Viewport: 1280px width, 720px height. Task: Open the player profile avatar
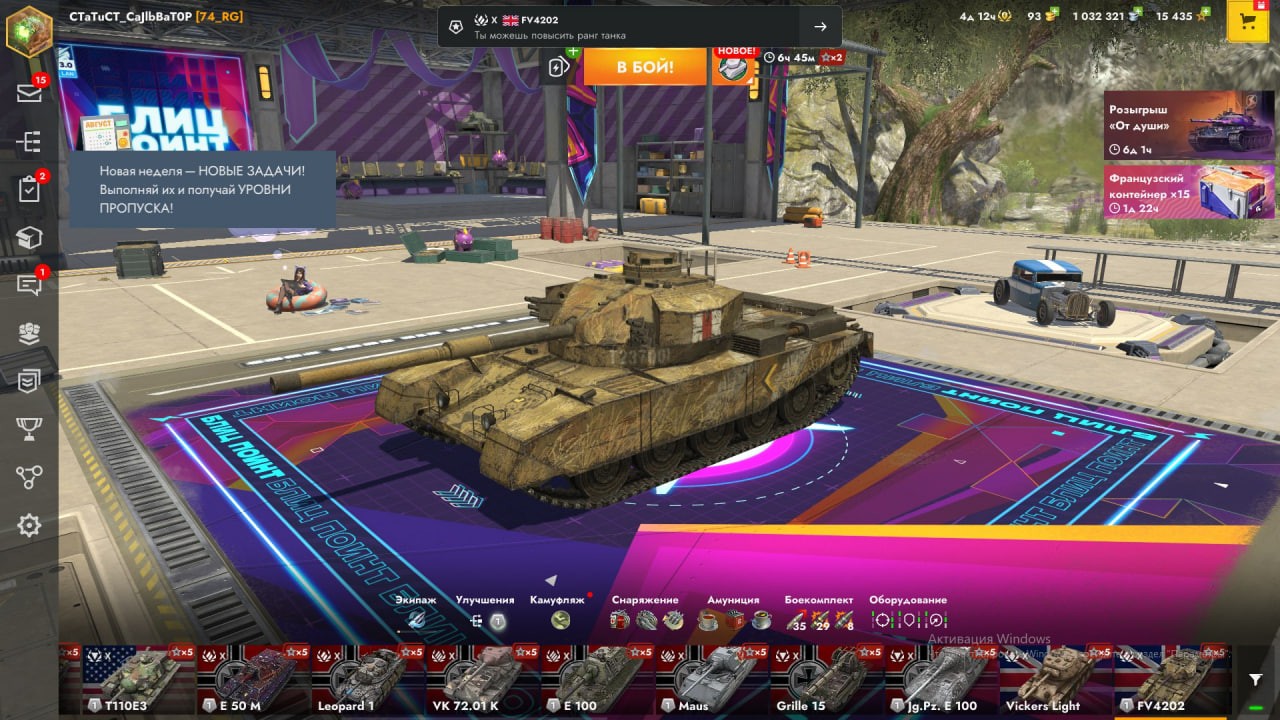(x=29, y=29)
